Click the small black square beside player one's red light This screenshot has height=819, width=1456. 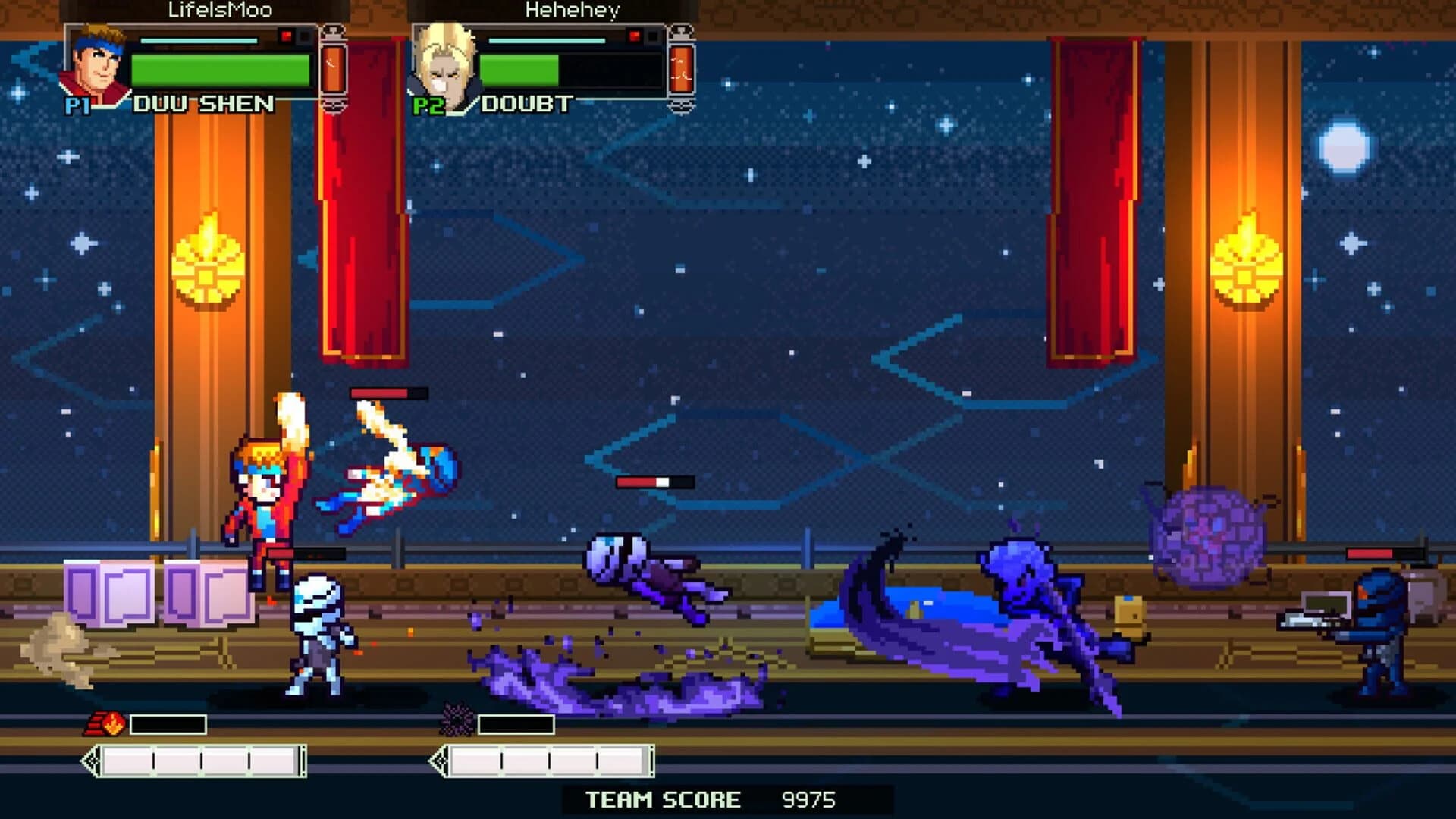303,34
